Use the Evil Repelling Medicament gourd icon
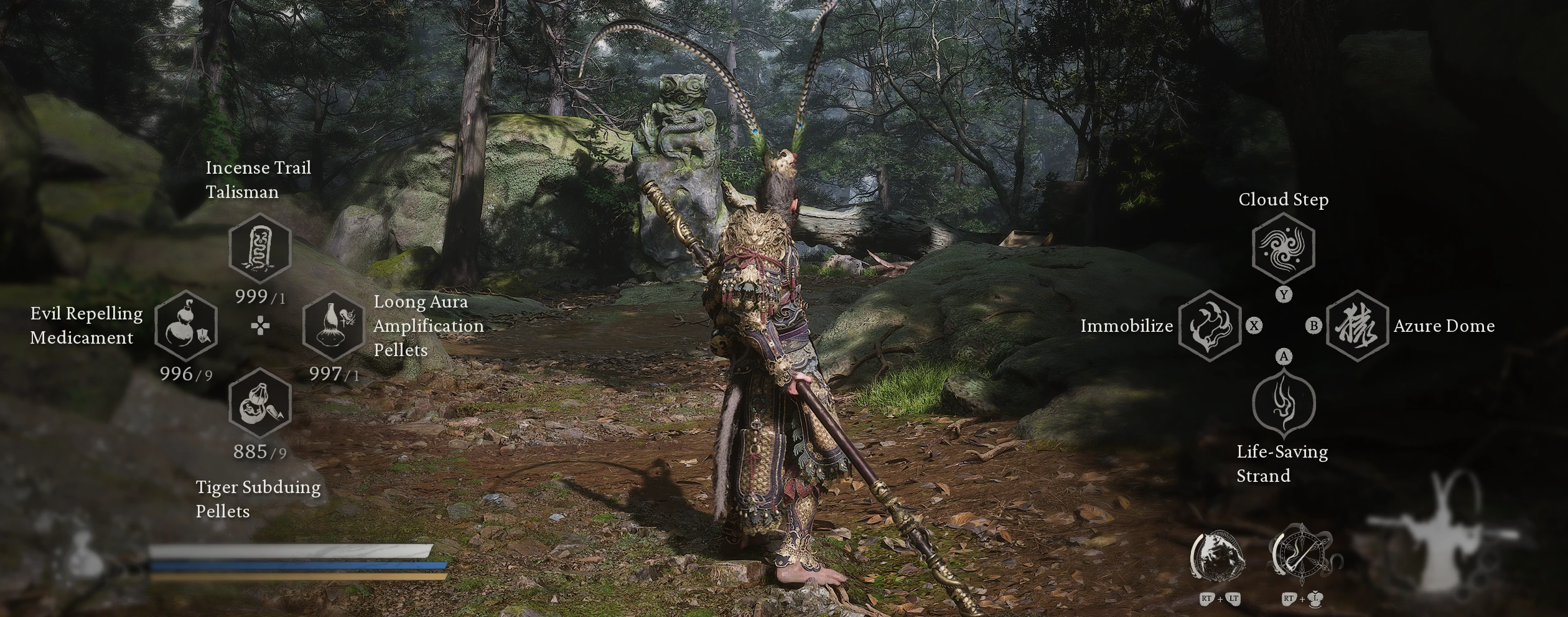The width and height of the screenshot is (1568, 617). pyautogui.click(x=185, y=326)
